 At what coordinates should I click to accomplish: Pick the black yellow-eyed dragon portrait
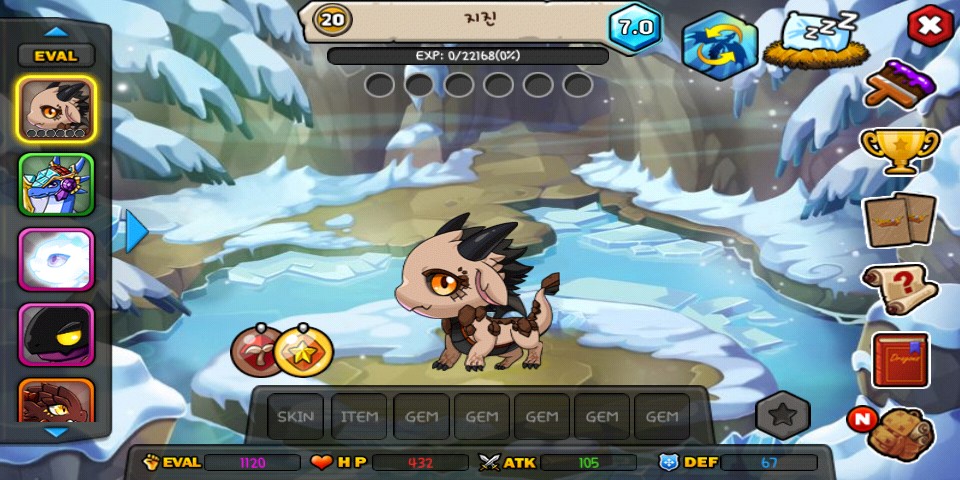56,334
